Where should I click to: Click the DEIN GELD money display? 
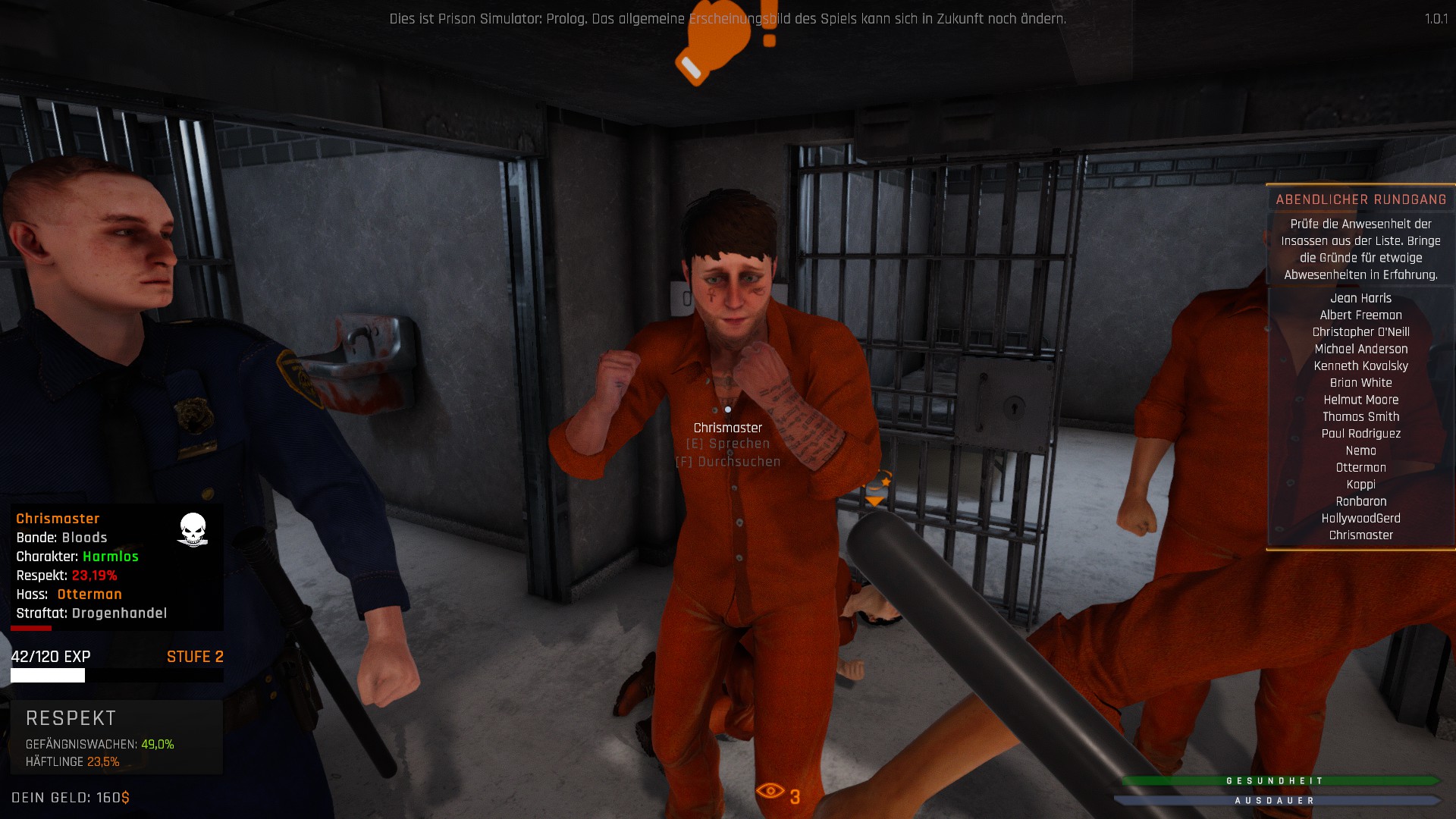click(x=69, y=795)
